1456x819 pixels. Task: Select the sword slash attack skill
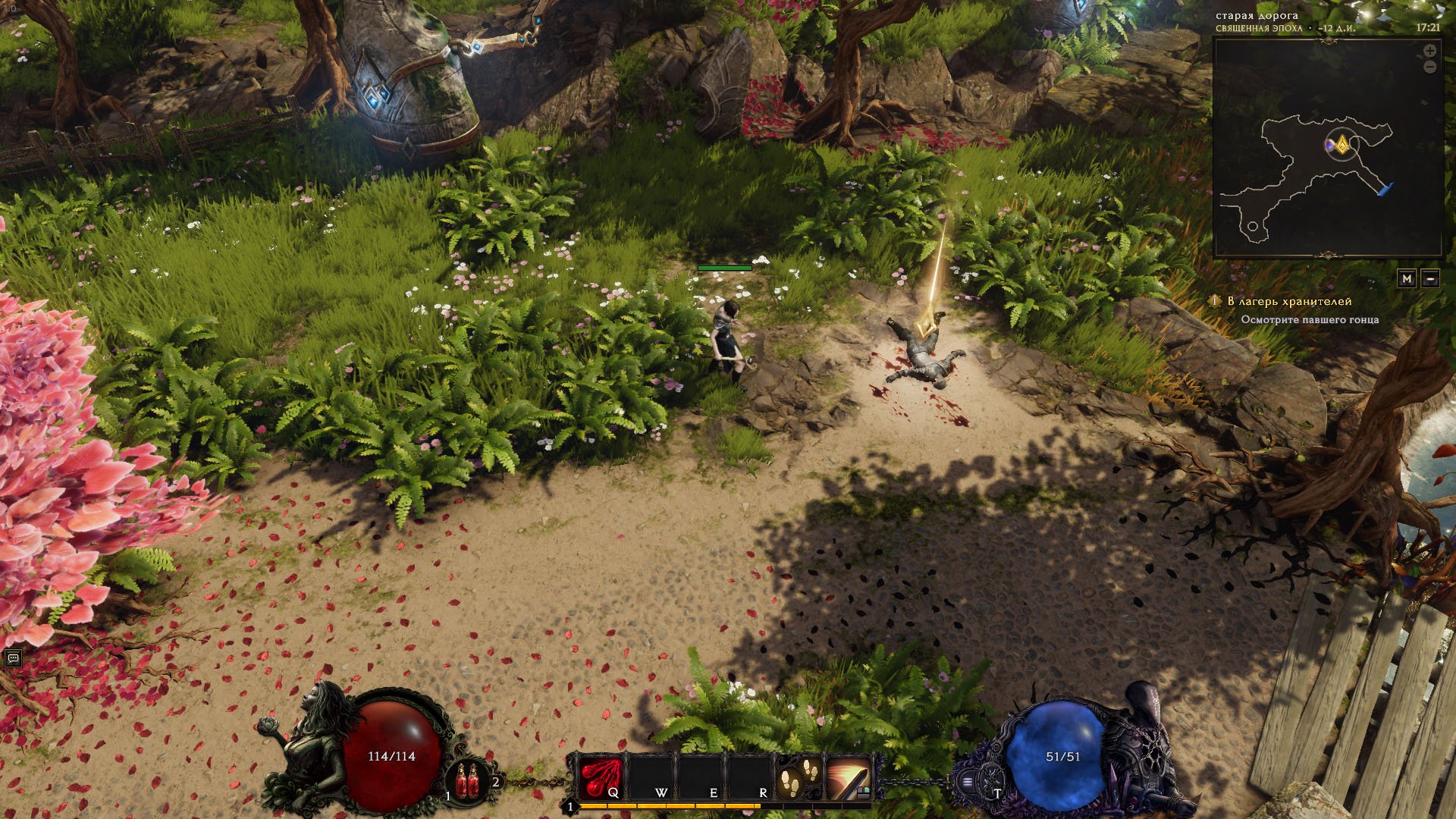tap(849, 777)
